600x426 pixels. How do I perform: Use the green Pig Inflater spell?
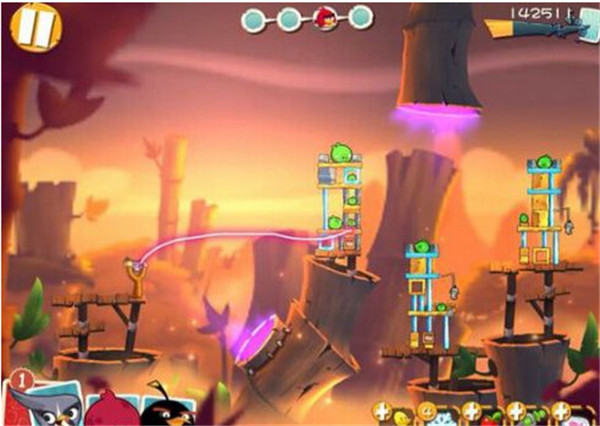[538, 415]
